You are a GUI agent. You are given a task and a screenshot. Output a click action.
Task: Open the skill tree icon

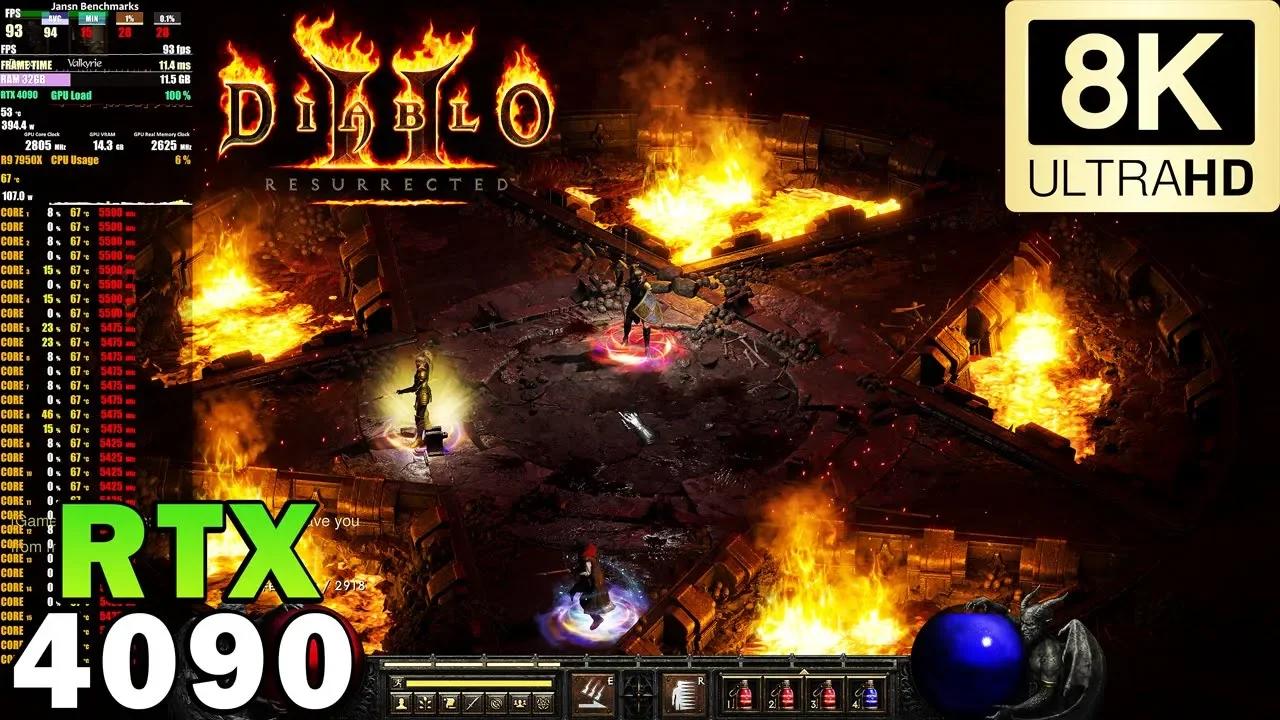pyautogui.click(x=424, y=700)
